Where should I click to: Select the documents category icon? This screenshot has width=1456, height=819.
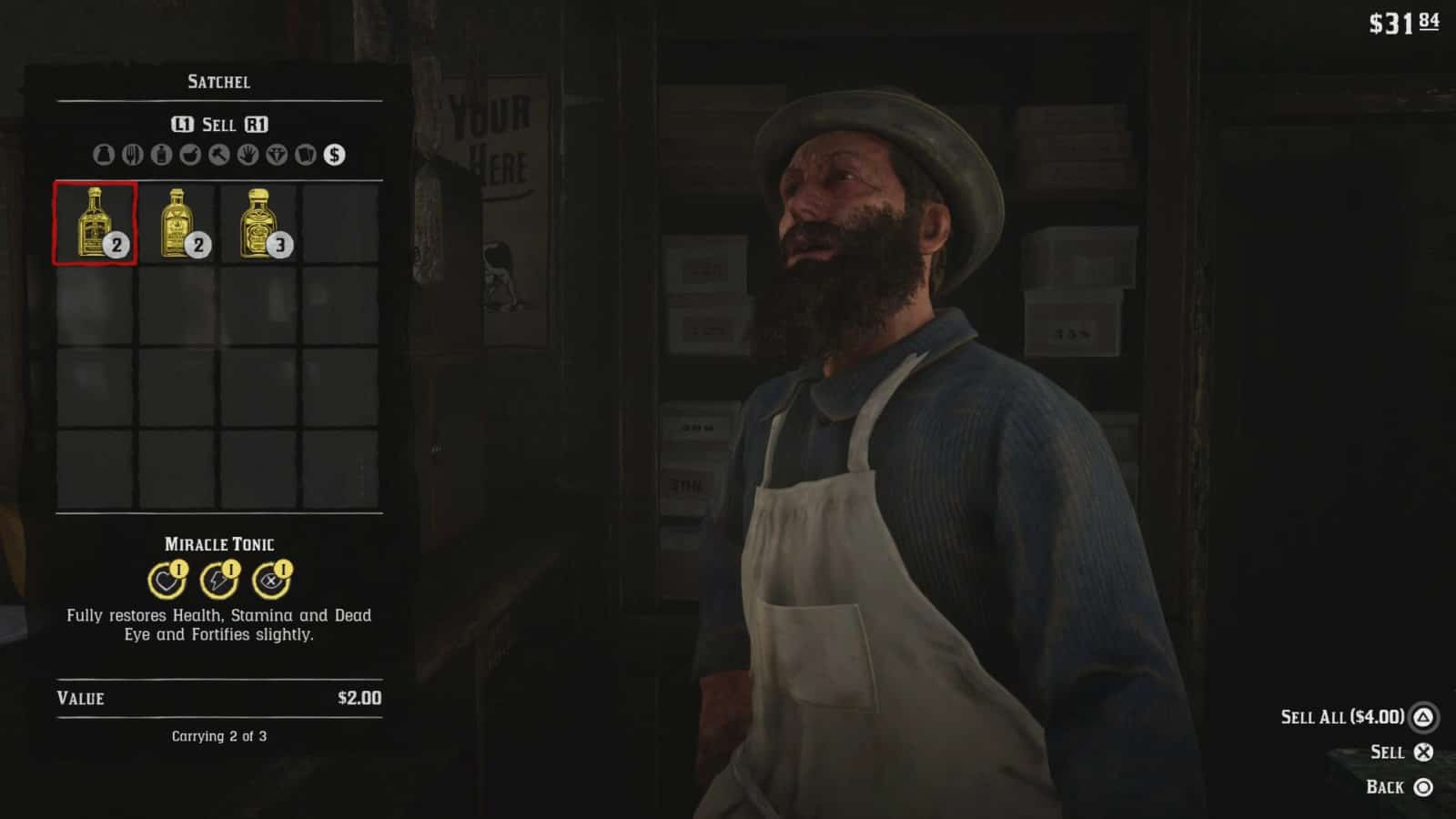point(306,155)
